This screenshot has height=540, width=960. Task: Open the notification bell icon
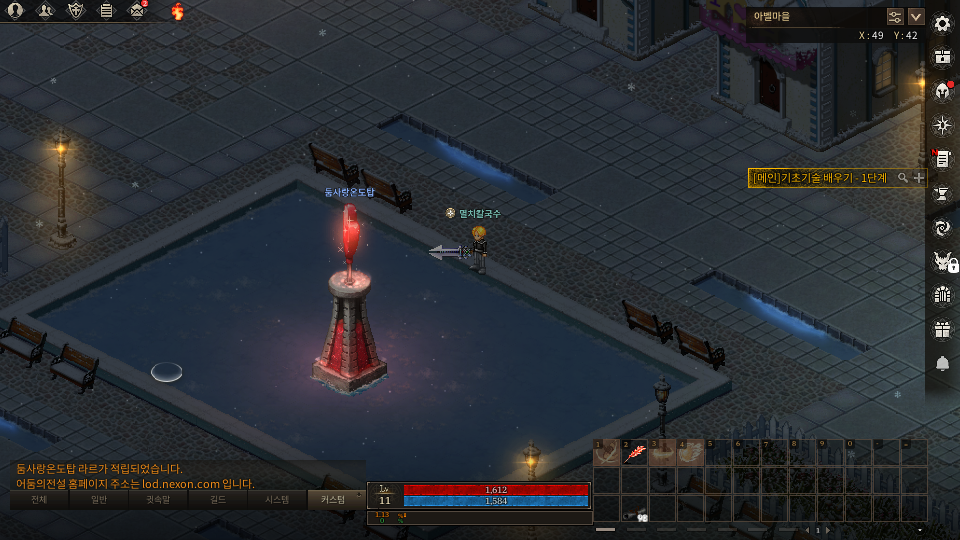click(x=941, y=363)
